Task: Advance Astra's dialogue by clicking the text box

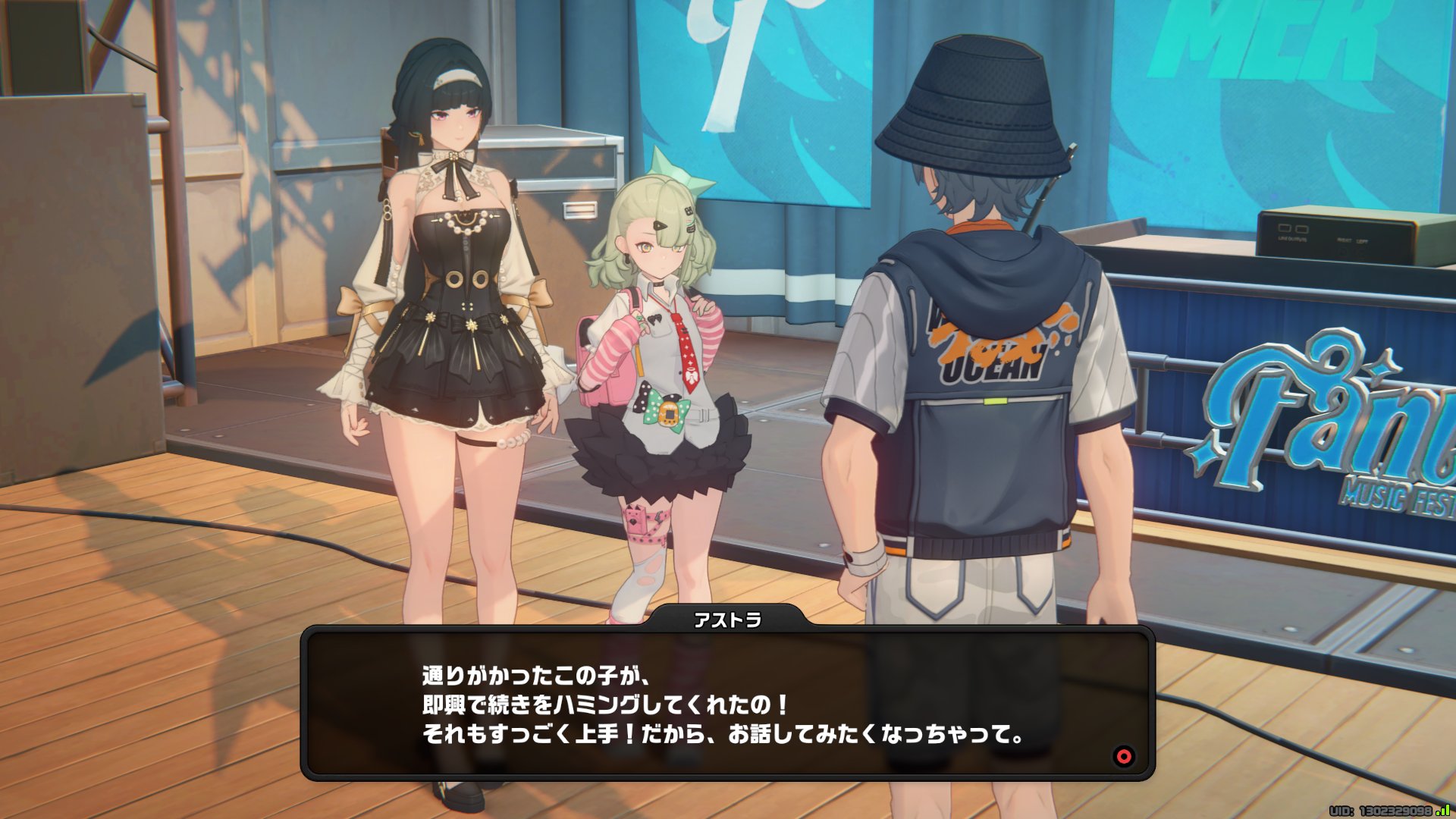Action: pos(726,704)
